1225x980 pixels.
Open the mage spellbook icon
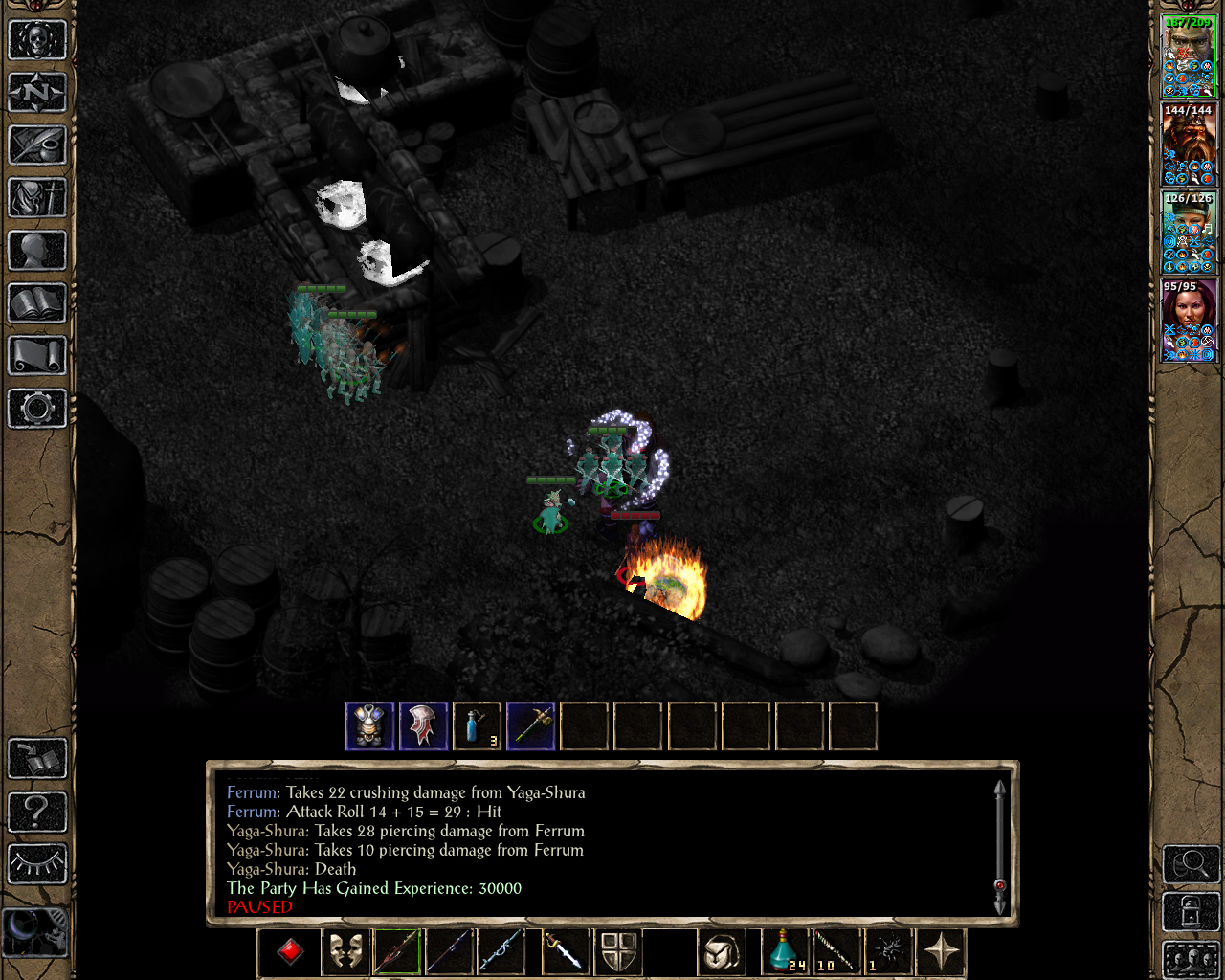36,303
